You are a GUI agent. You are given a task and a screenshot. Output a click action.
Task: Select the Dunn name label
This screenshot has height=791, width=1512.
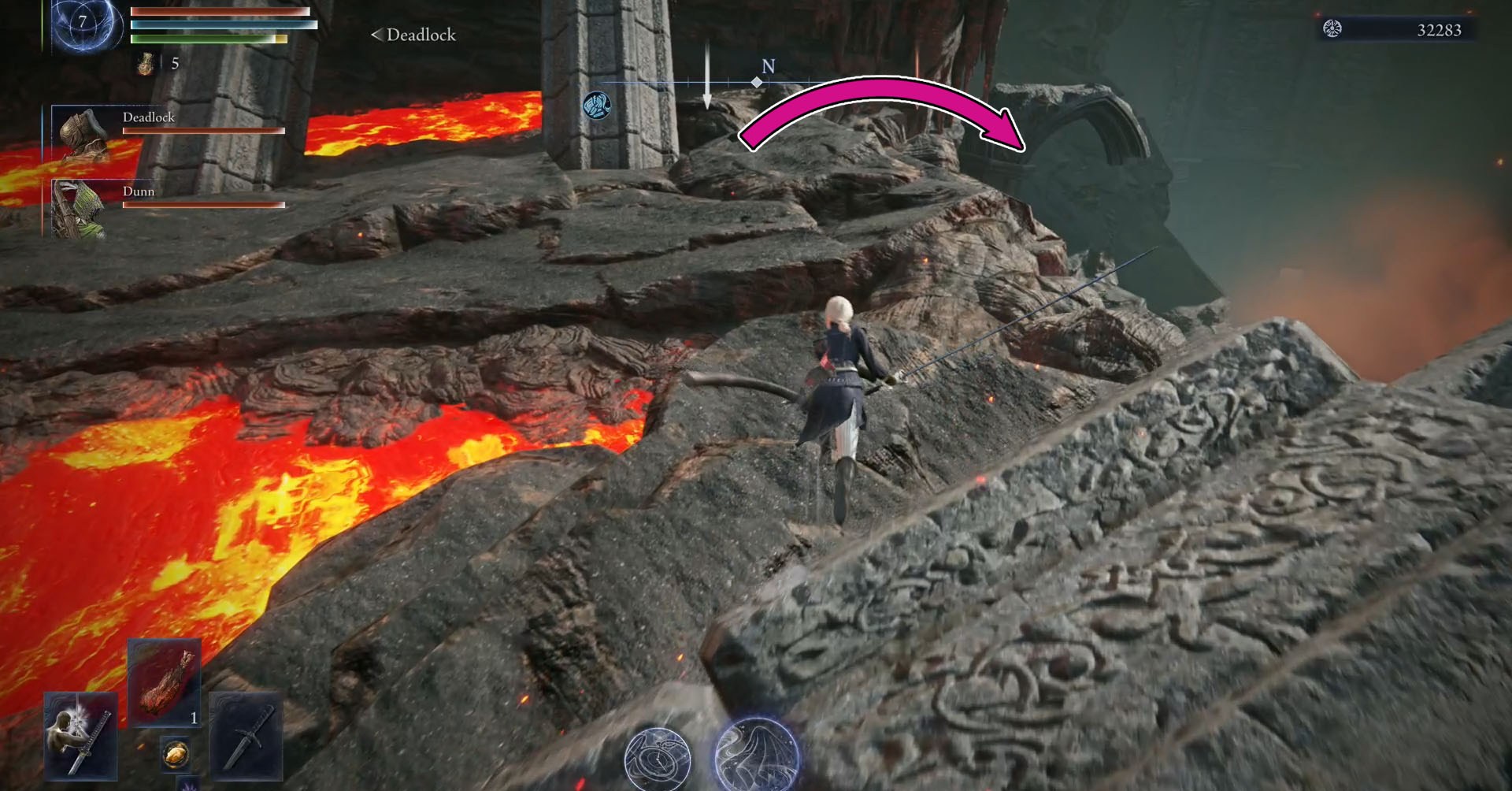(138, 191)
